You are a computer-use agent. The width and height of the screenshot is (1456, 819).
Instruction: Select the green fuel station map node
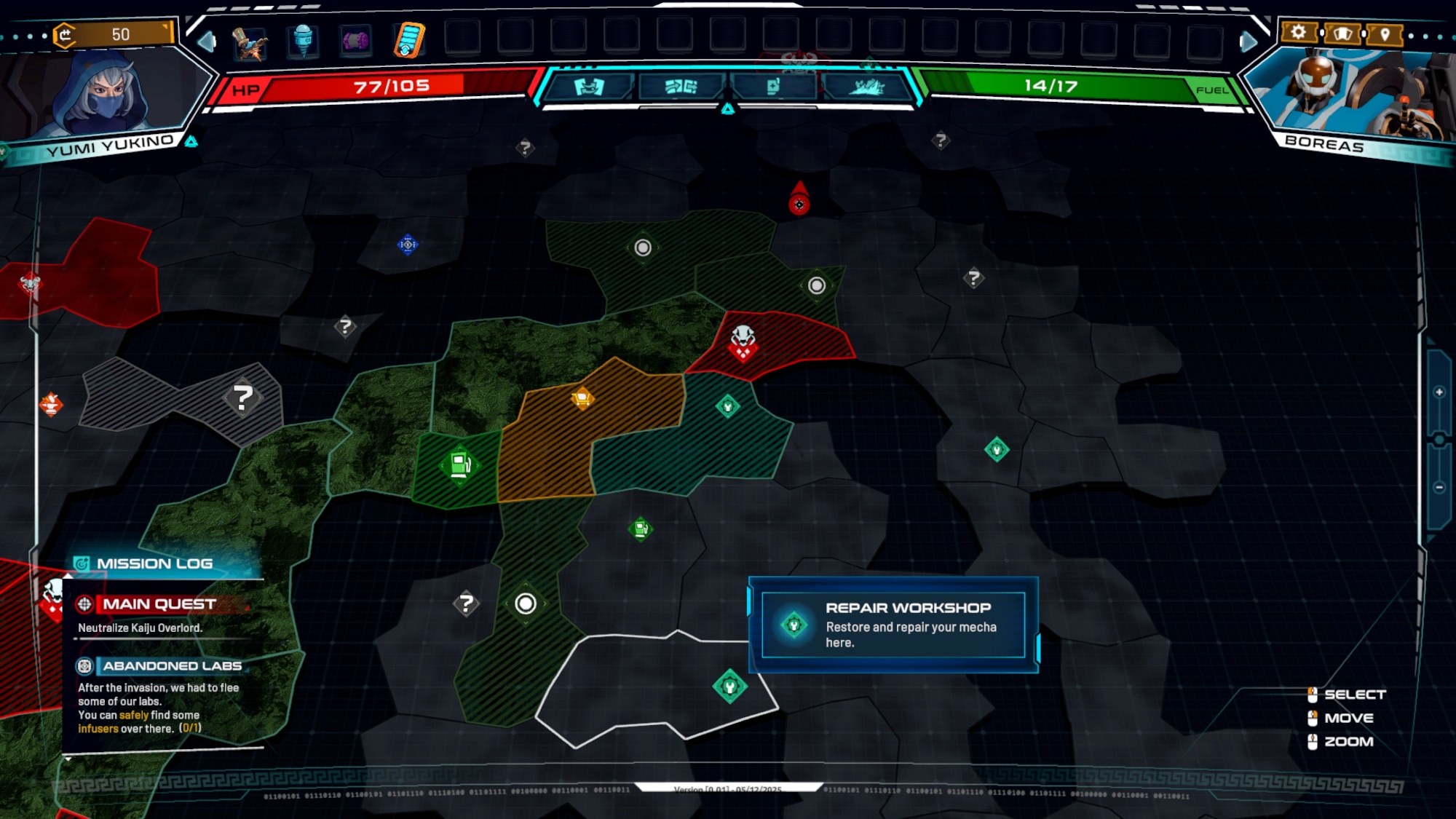tap(460, 464)
